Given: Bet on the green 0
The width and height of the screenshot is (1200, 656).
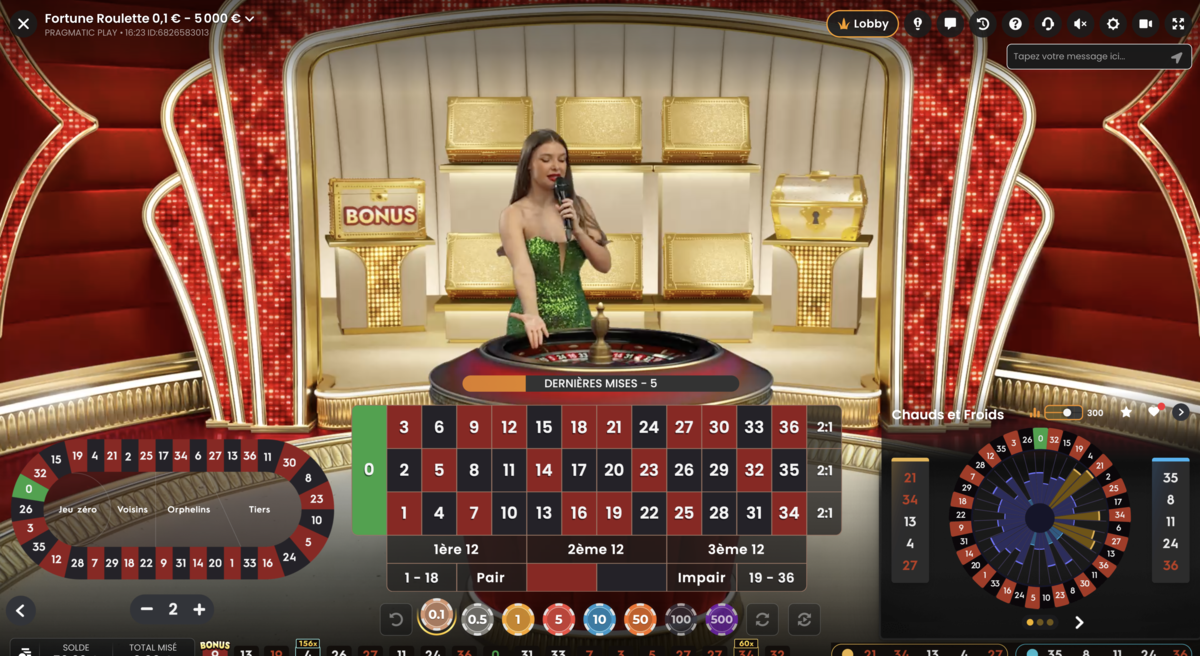Looking at the screenshot, I should tap(369, 470).
